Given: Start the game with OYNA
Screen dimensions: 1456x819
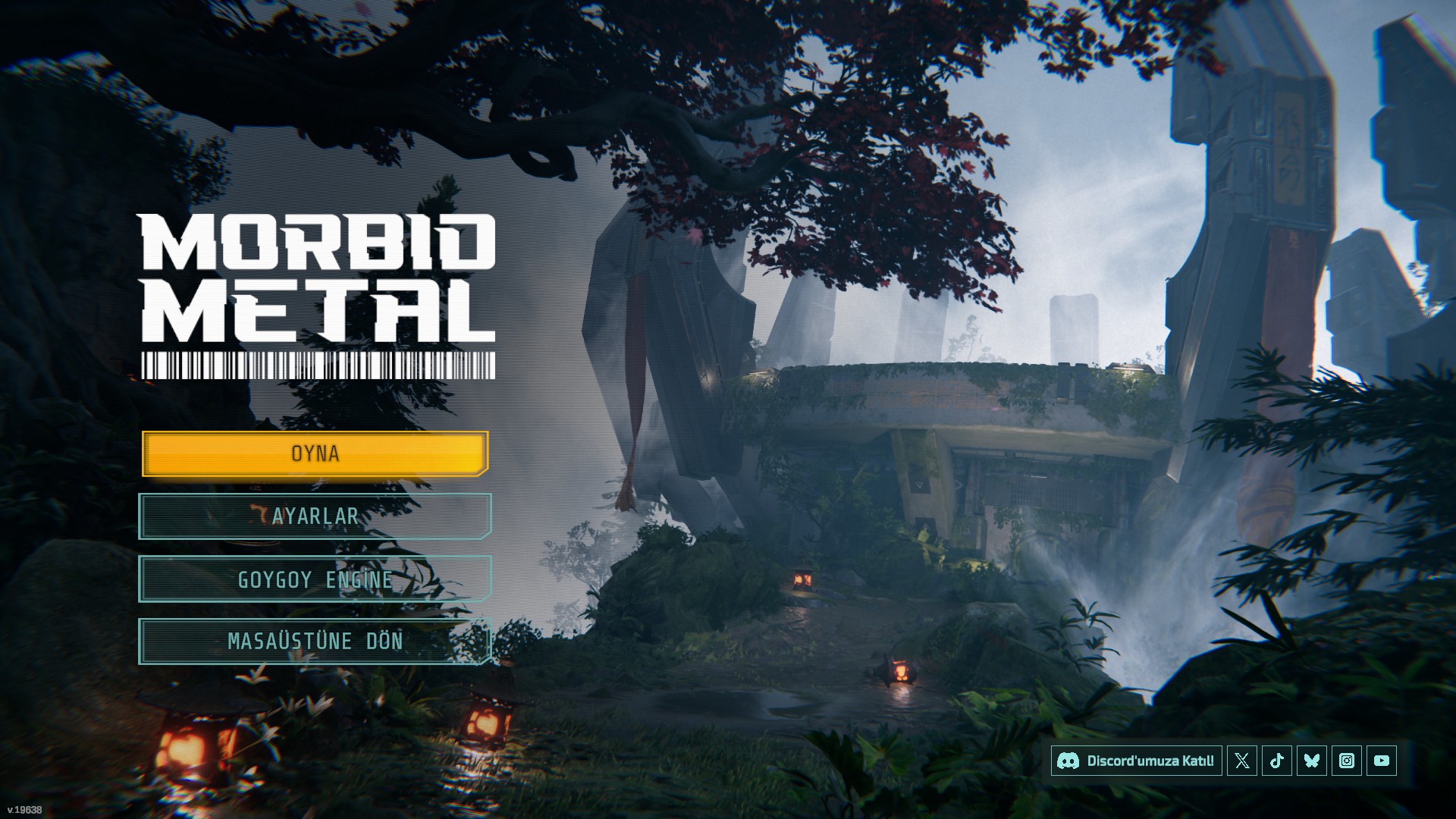Looking at the screenshot, I should (315, 453).
